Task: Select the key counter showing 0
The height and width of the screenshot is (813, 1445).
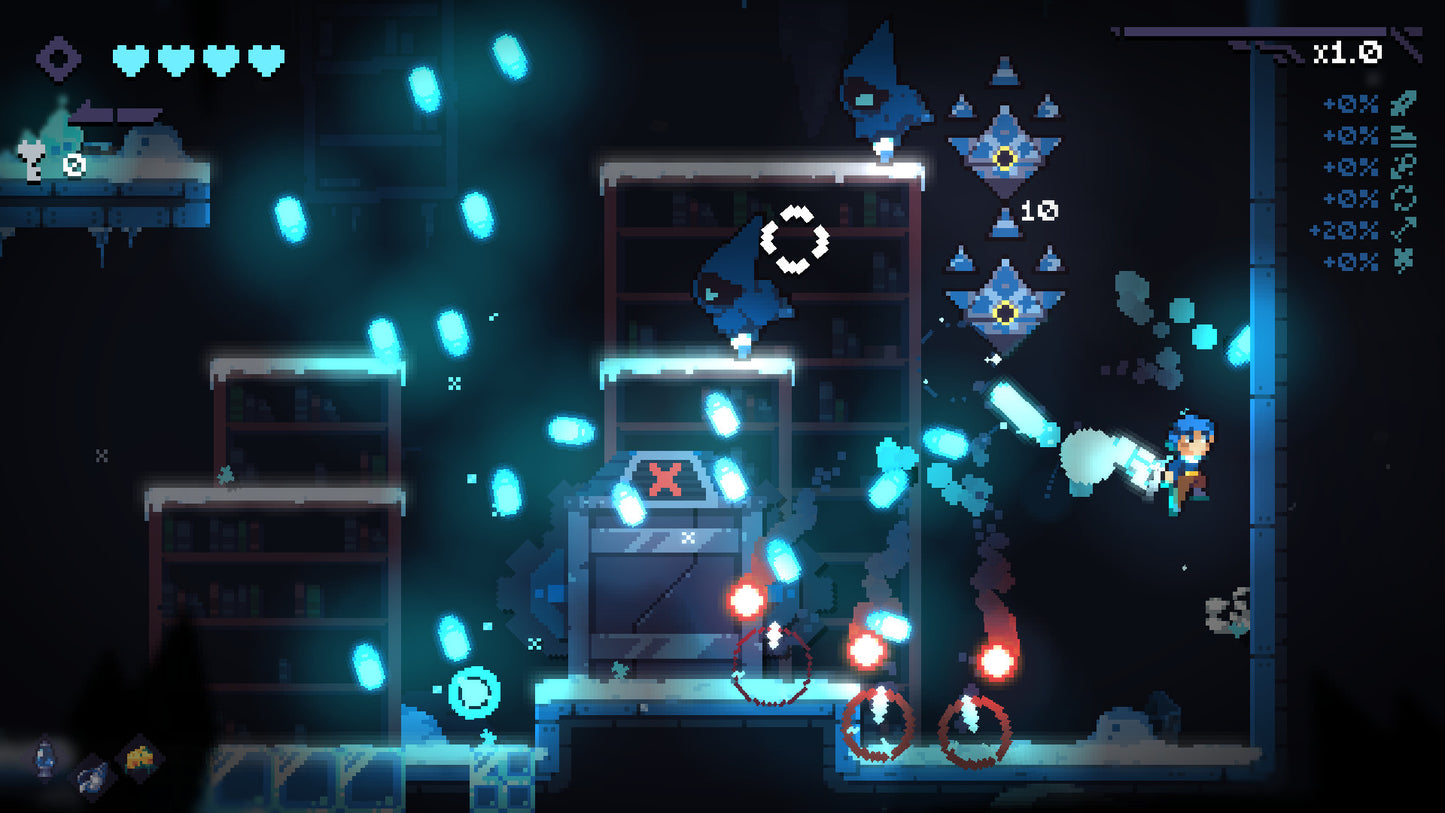Action: [x=73, y=165]
